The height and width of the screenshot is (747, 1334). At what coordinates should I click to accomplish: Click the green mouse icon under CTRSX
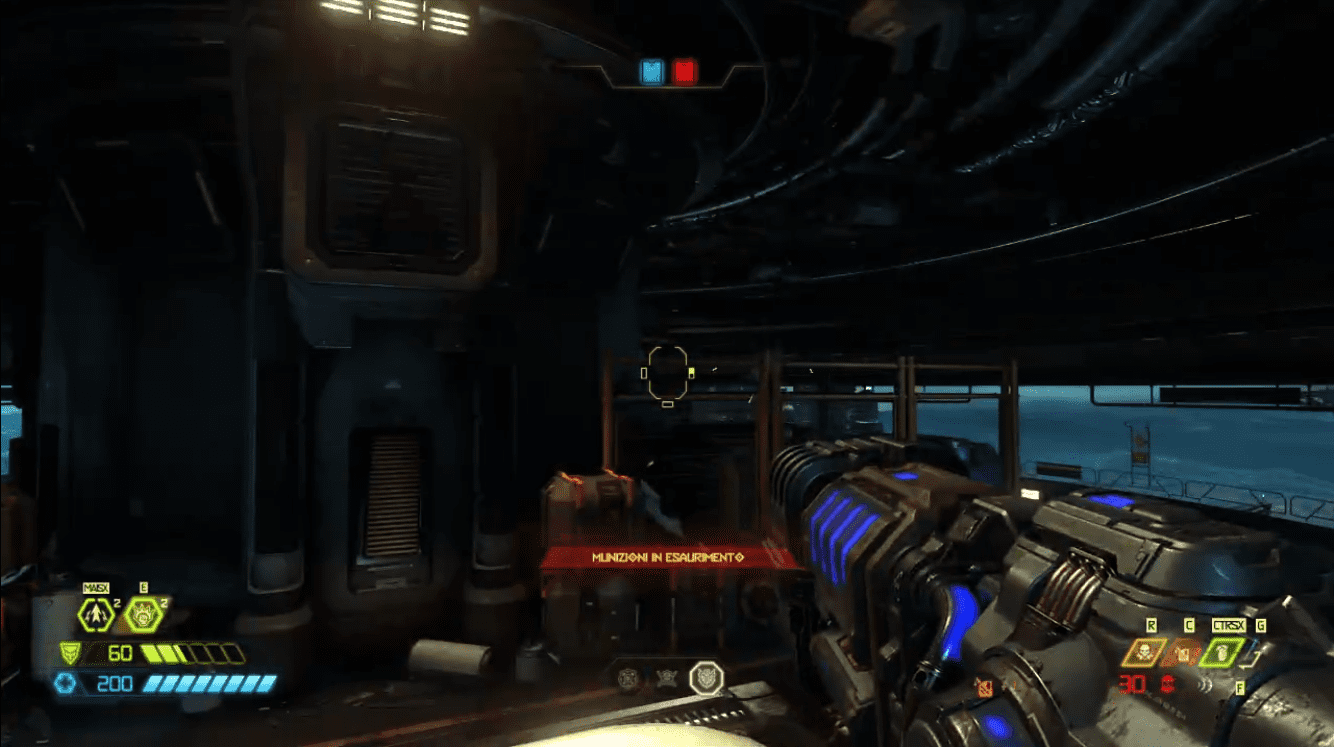pos(1222,652)
